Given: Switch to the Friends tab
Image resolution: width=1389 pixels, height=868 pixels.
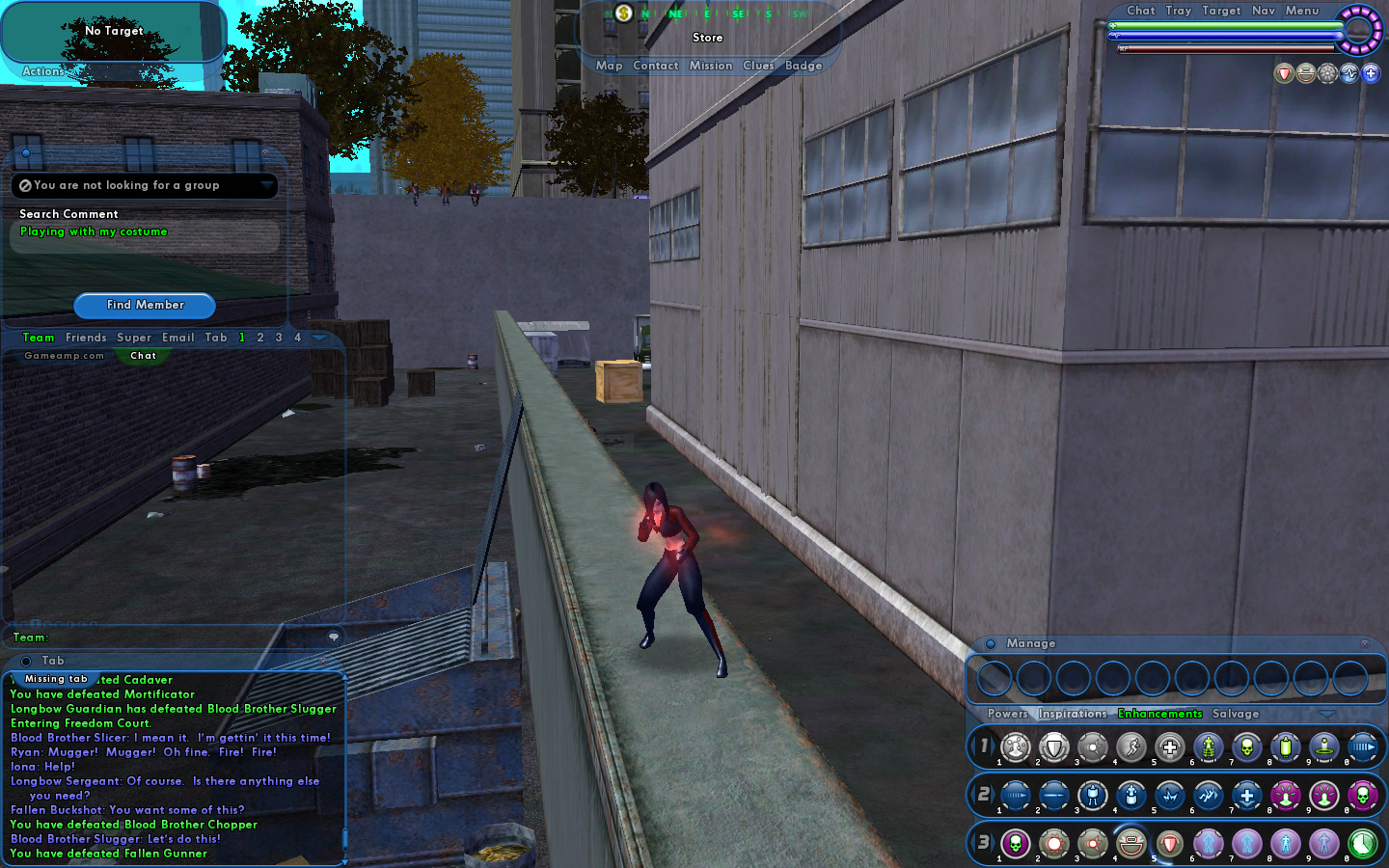Looking at the screenshot, I should 86,338.
